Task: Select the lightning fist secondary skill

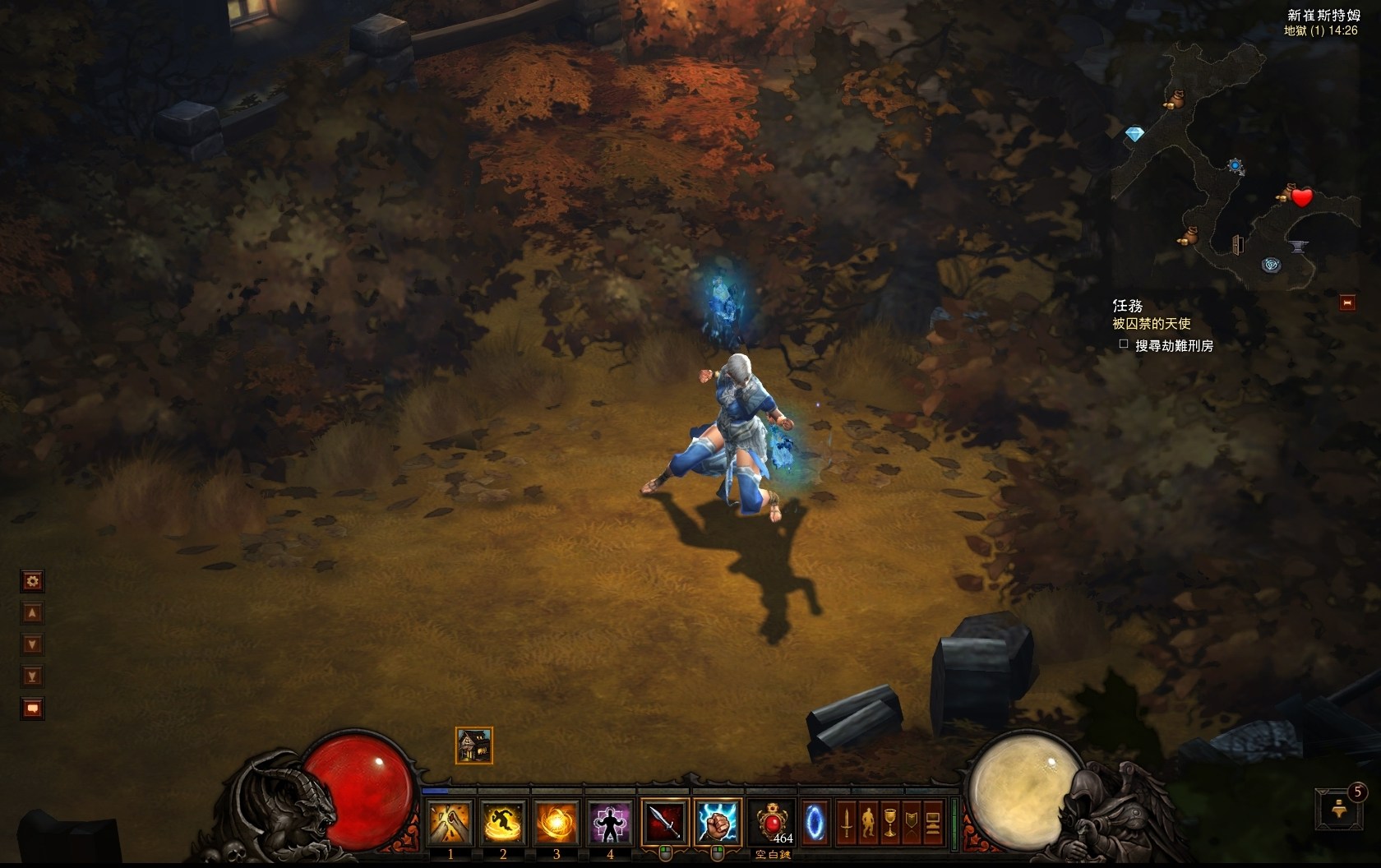Action: (717, 822)
